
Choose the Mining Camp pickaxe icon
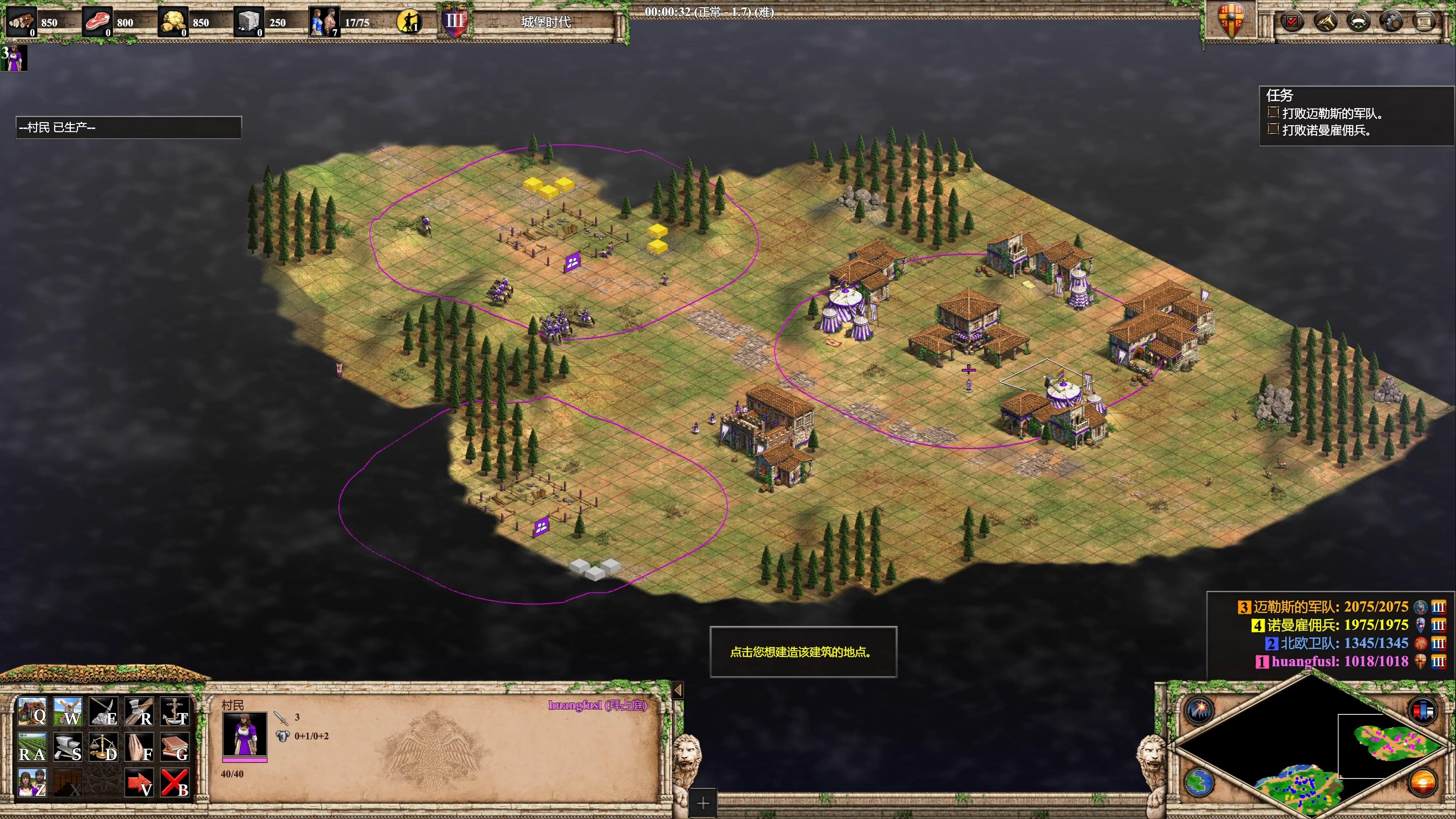pos(104,712)
